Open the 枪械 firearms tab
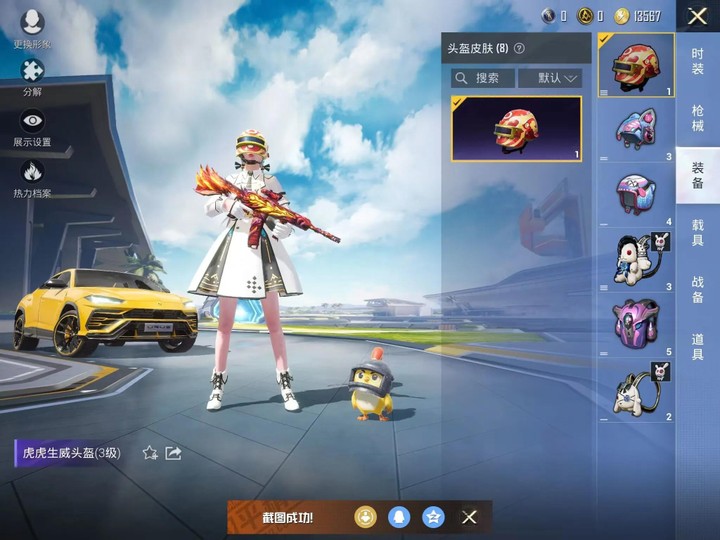Image resolution: width=720 pixels, height=540 pixels. click(x=697, y=117)
